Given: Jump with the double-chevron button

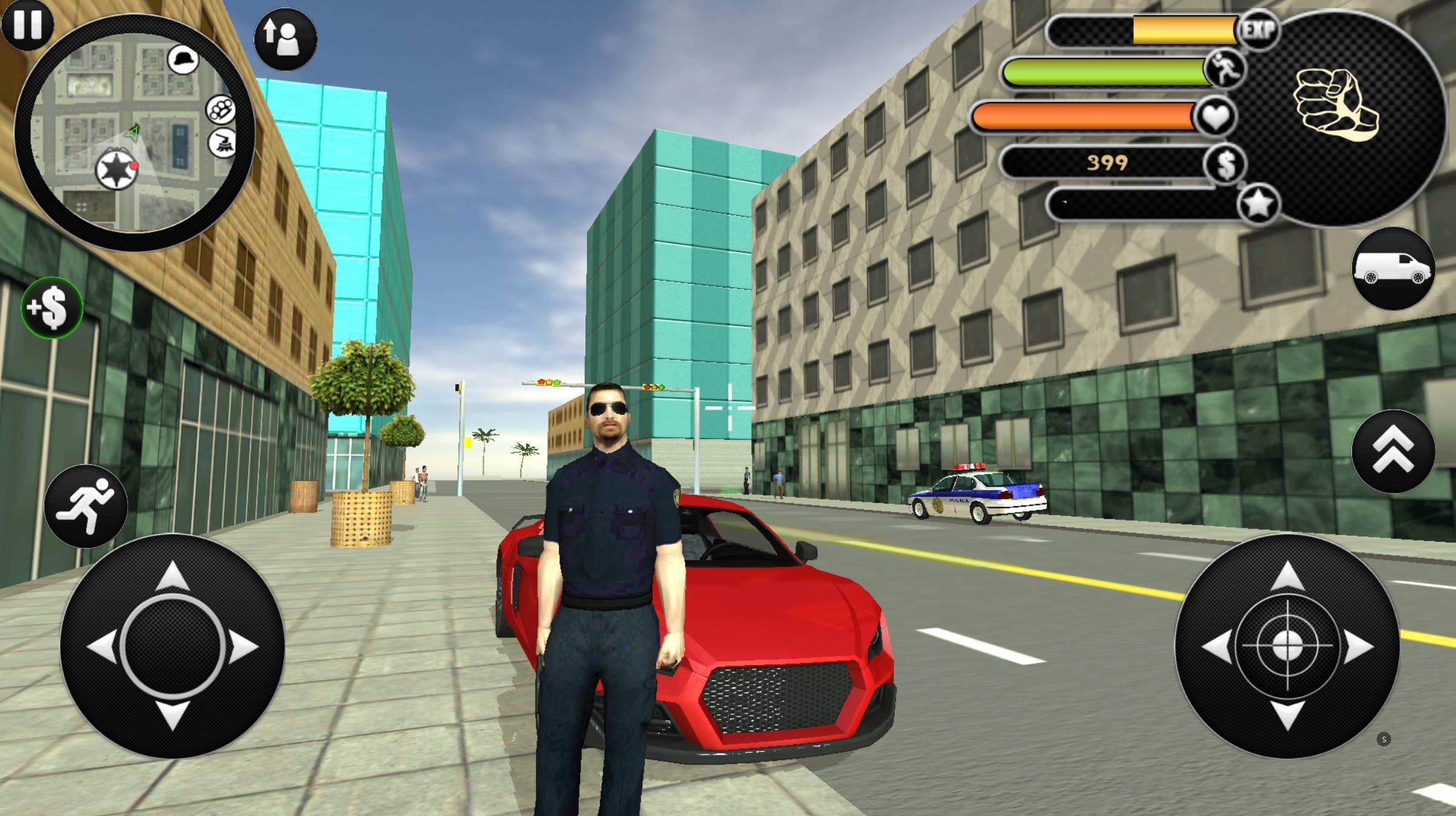Looking at the screenshot, I should click(x=1393, y=451).
